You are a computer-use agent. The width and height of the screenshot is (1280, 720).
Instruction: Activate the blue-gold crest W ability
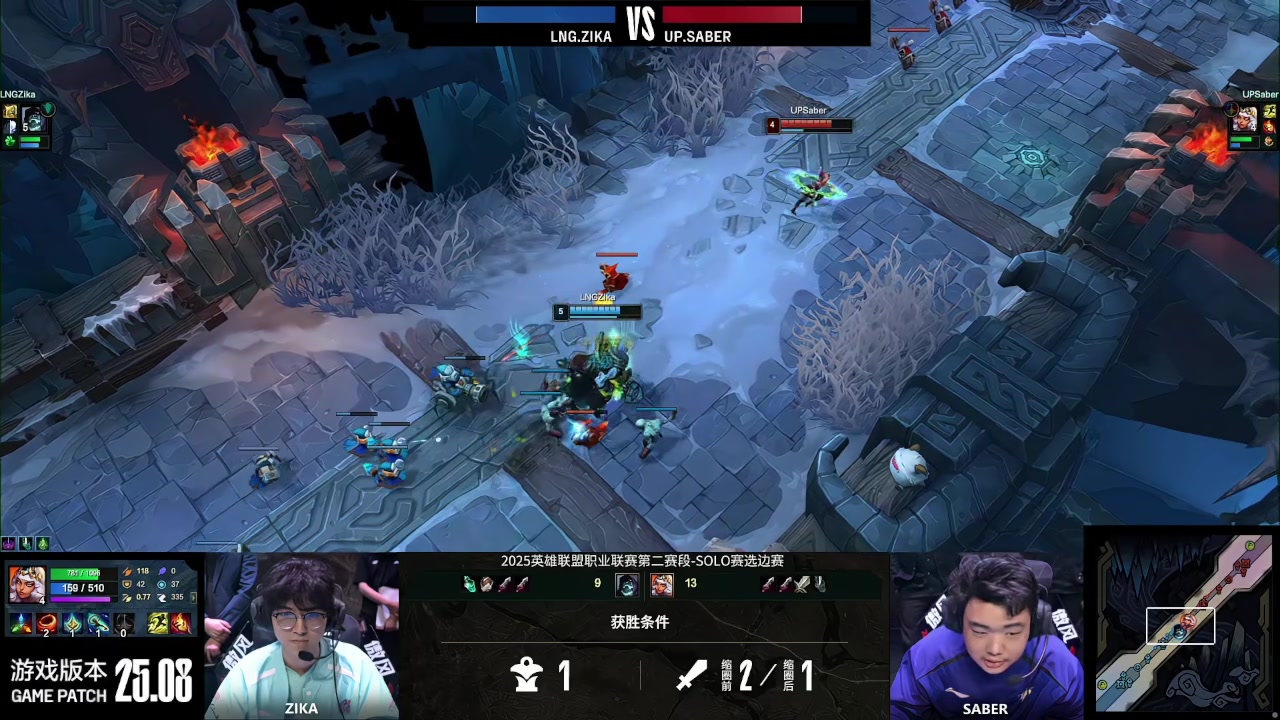(72, 624)
